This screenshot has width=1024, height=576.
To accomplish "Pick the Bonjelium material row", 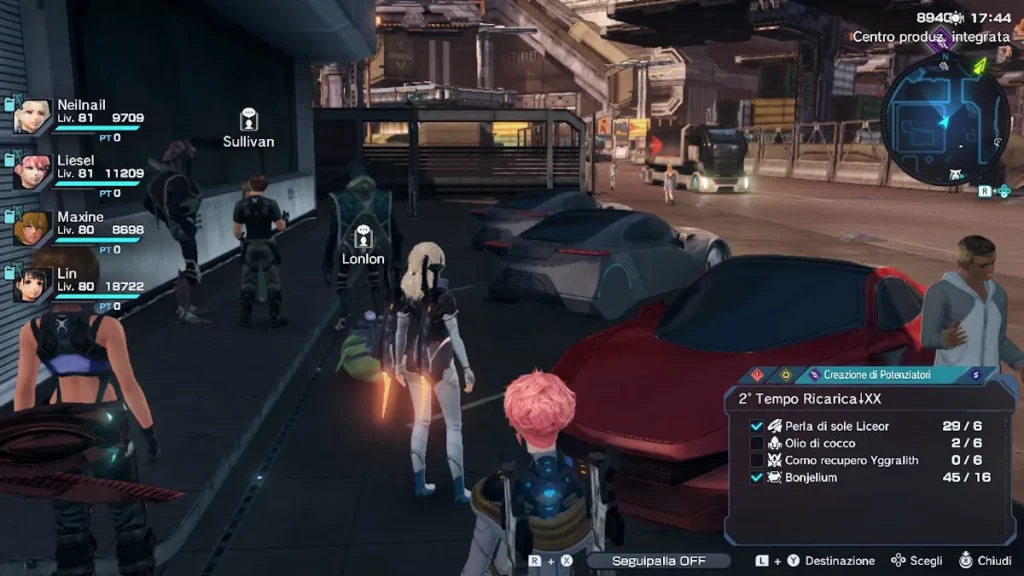I will tap(868, 477).
